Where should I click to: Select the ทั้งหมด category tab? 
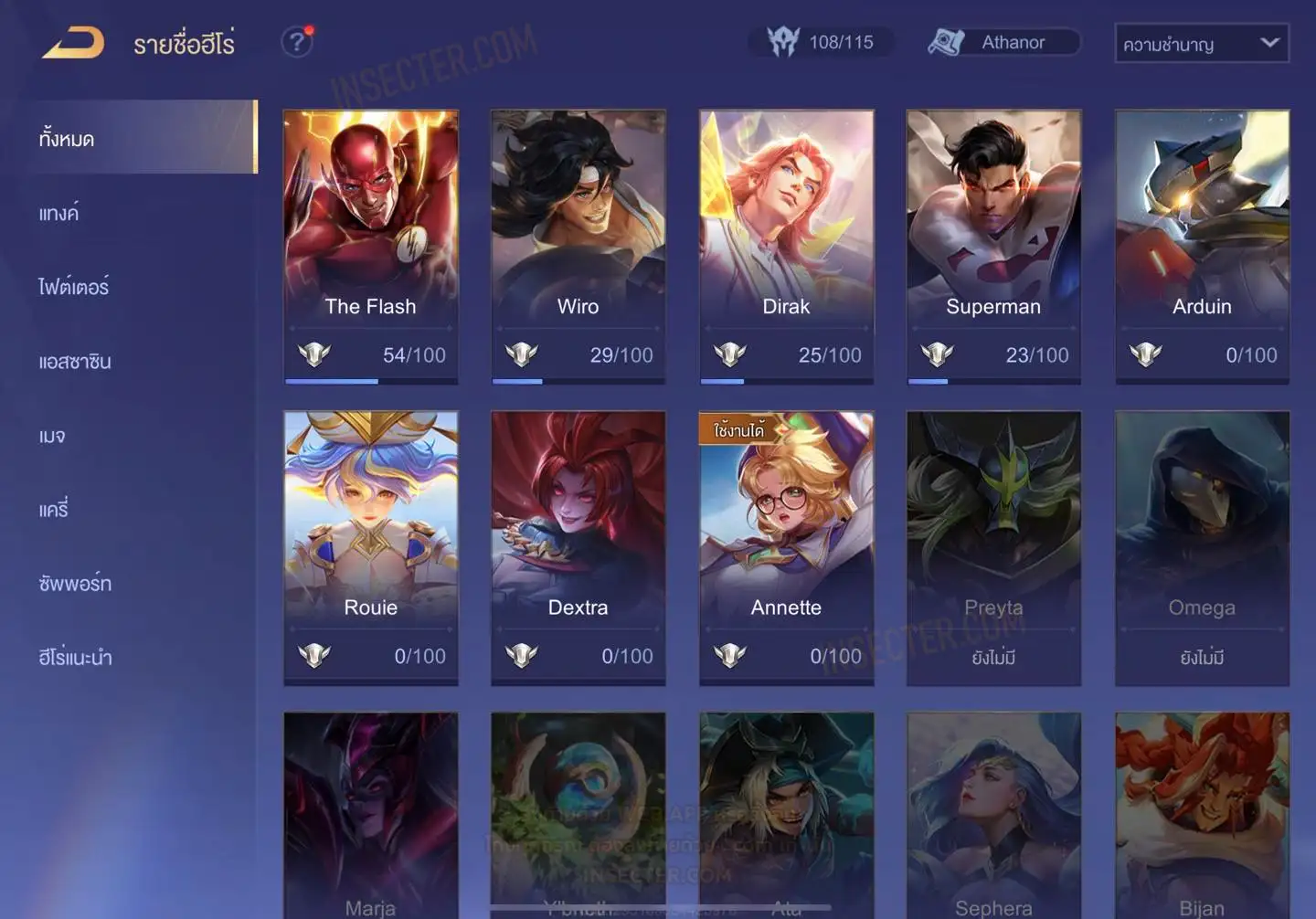click(x=137, y=138)
